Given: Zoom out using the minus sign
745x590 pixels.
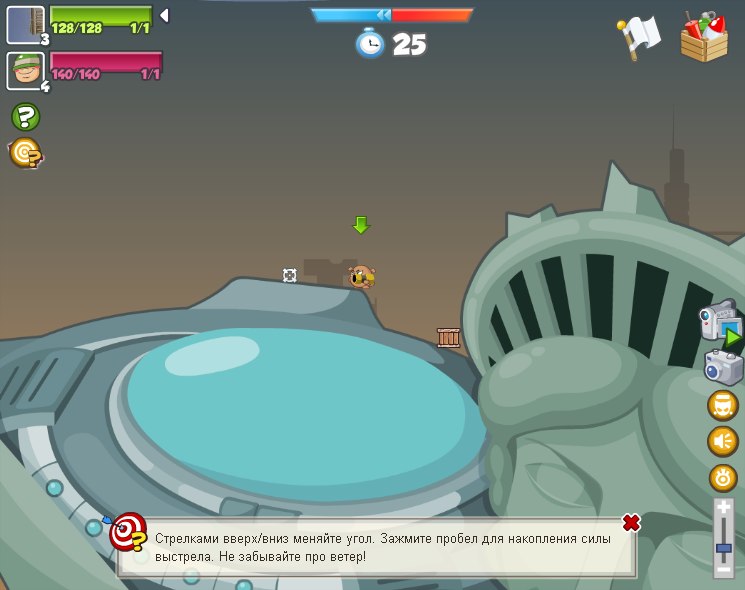Looking at the screenshot, I should point(724,569).
